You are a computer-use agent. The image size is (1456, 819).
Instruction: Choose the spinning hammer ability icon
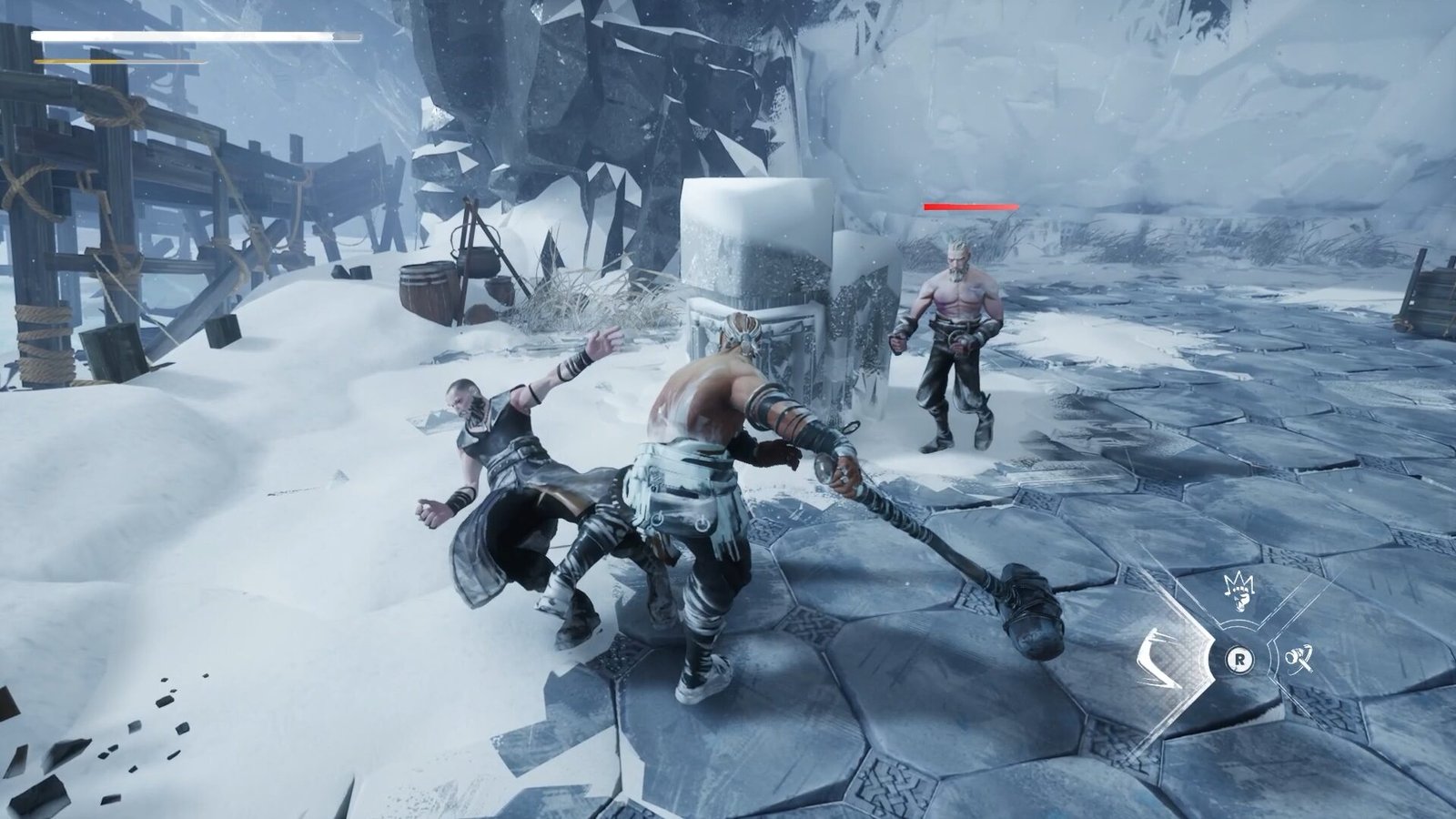point(1299,656)
